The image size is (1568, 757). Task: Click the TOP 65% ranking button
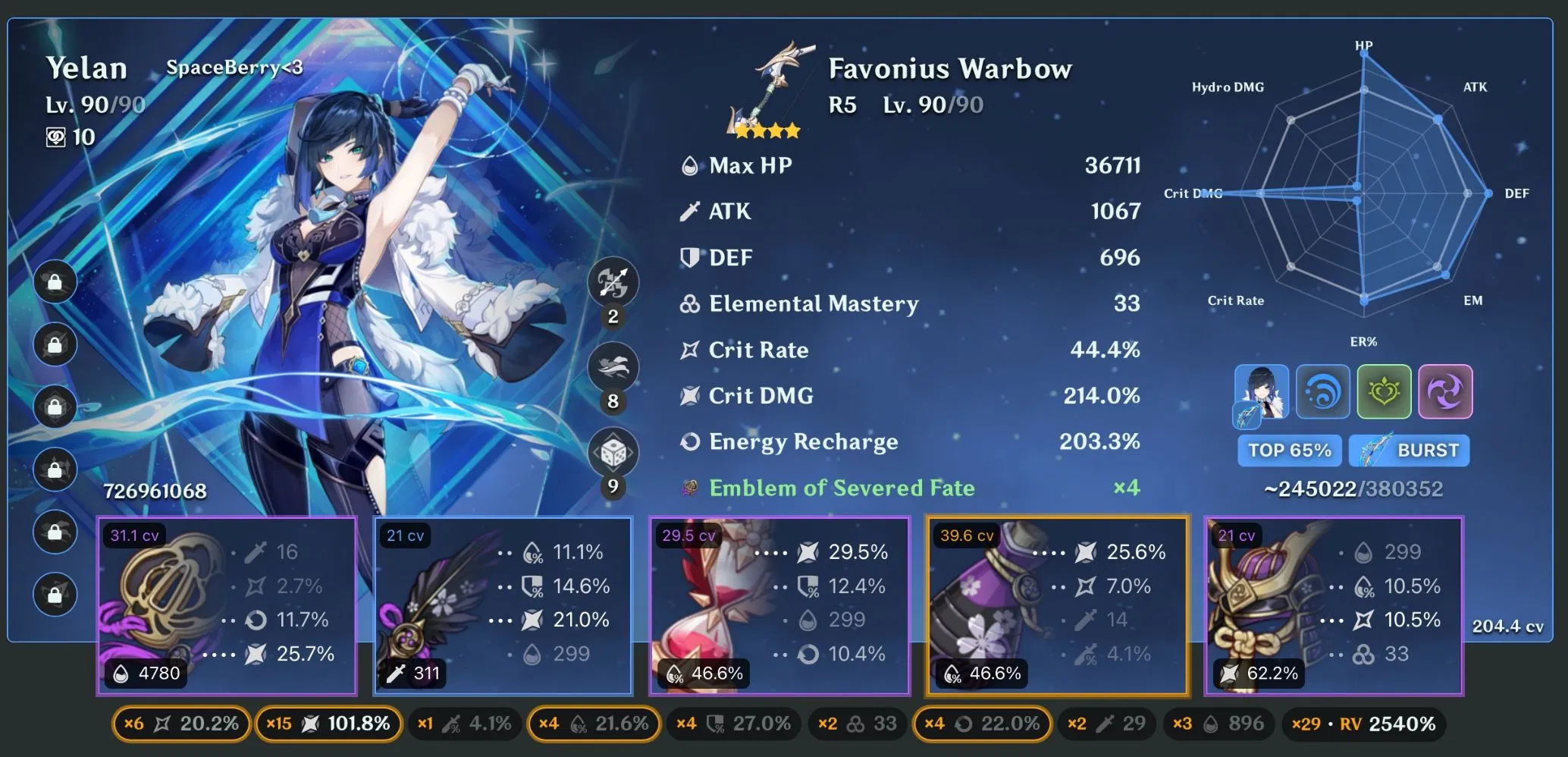point(1289,450)
